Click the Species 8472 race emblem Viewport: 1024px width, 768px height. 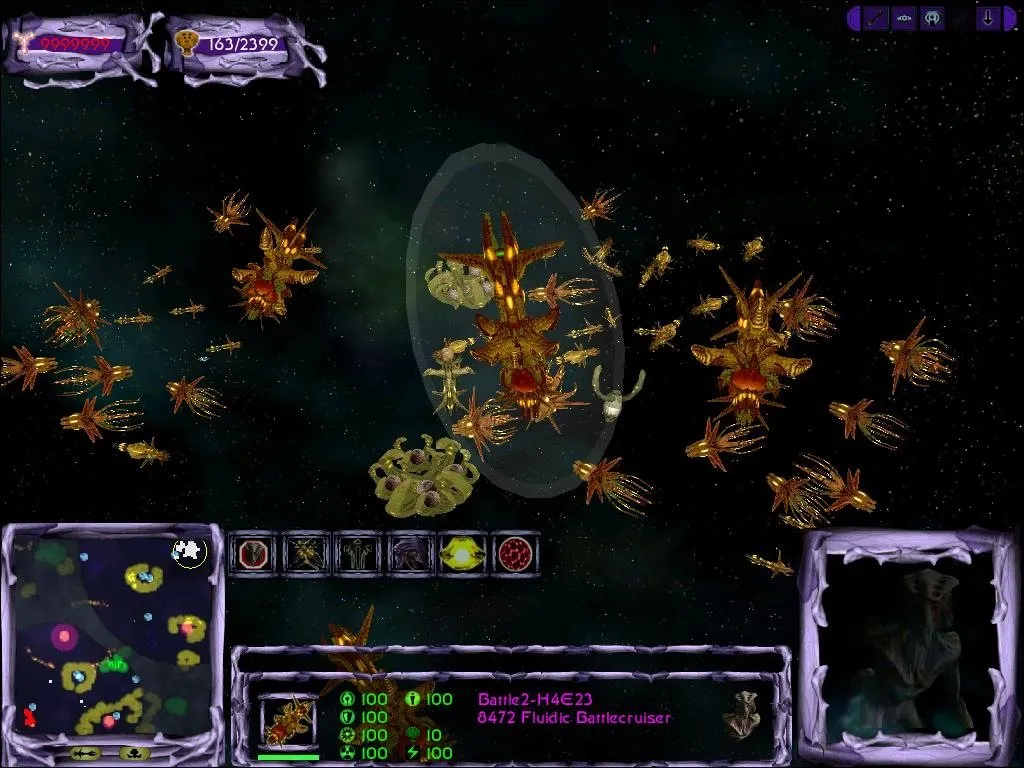point(739,713)
